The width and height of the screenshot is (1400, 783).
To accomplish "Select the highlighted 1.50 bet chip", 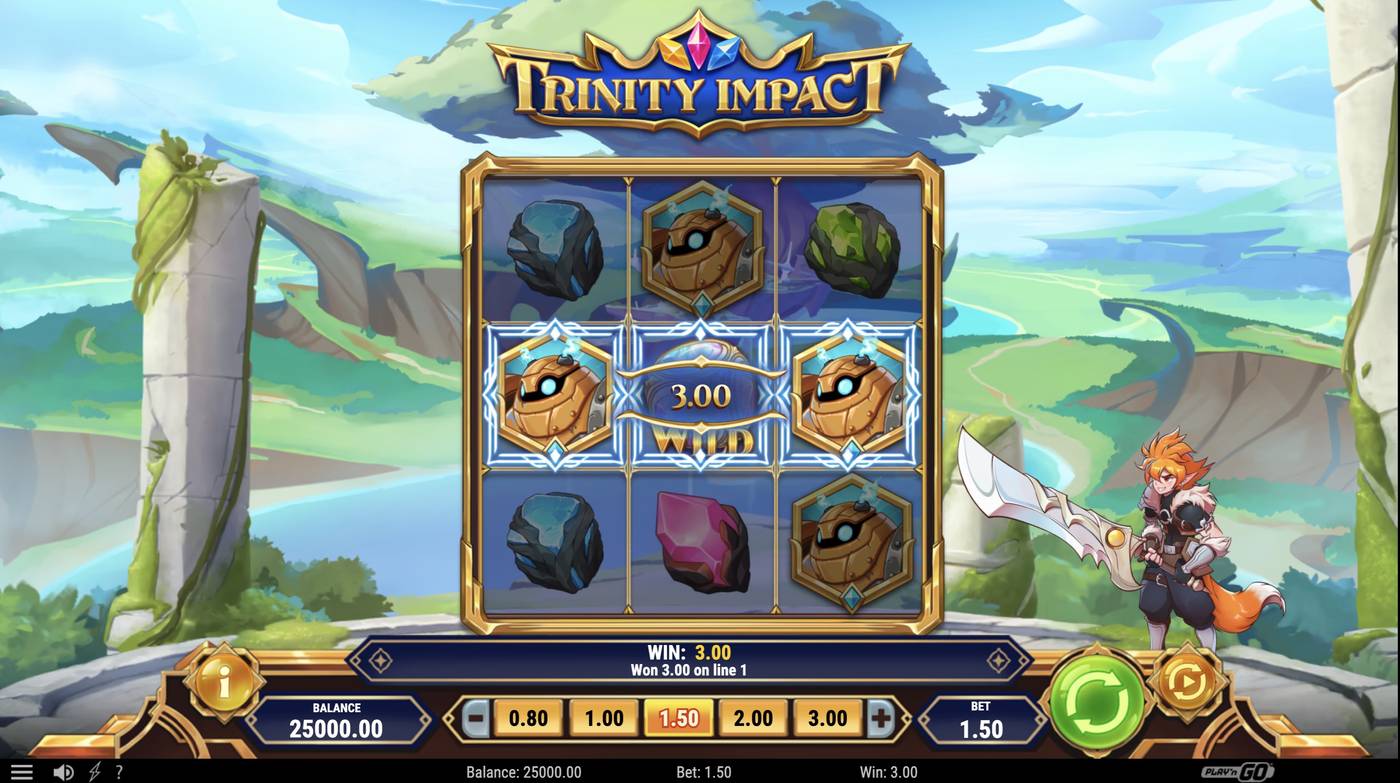I will click(x=677, y=718).
